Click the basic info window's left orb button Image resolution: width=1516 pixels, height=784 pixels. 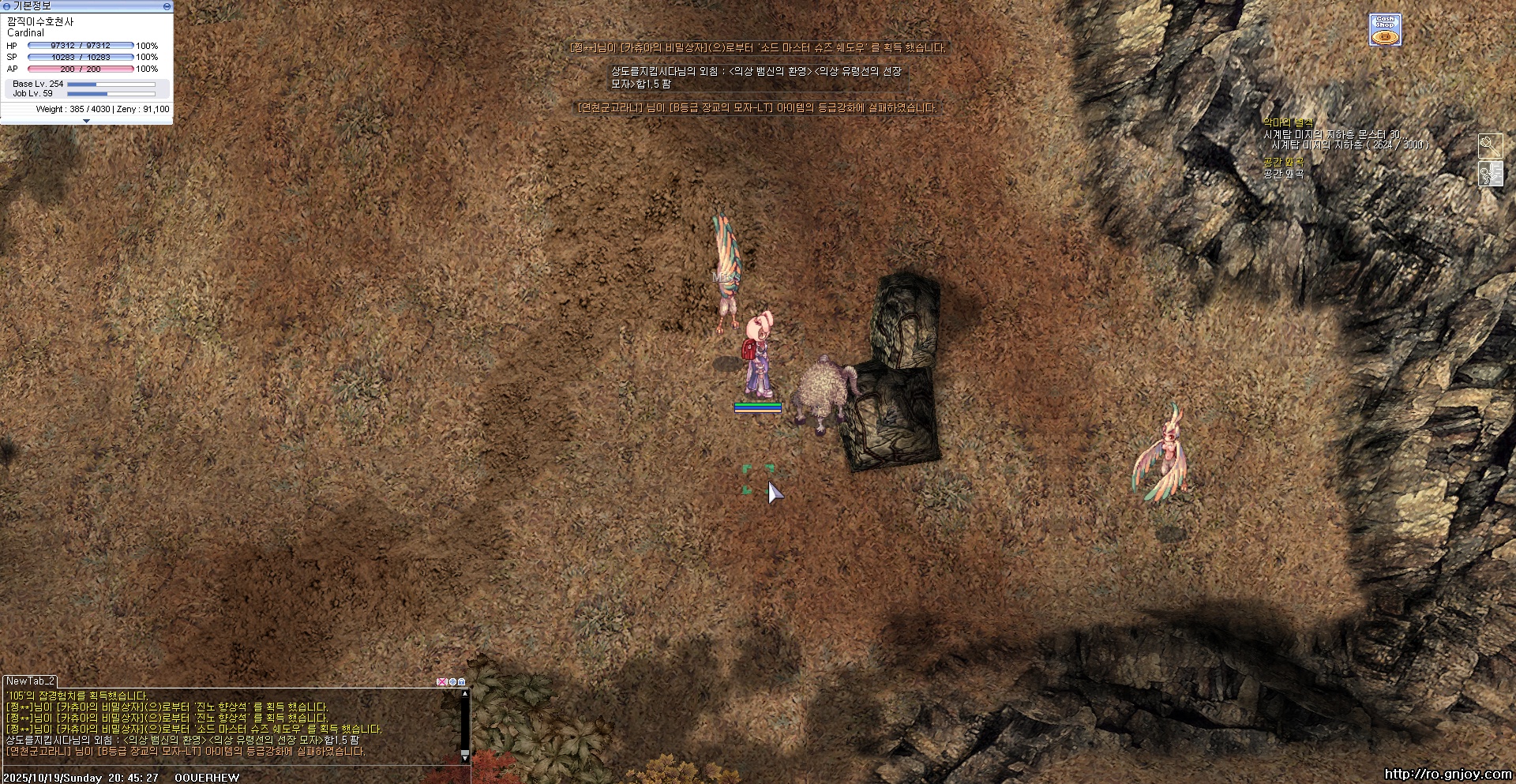7,6
